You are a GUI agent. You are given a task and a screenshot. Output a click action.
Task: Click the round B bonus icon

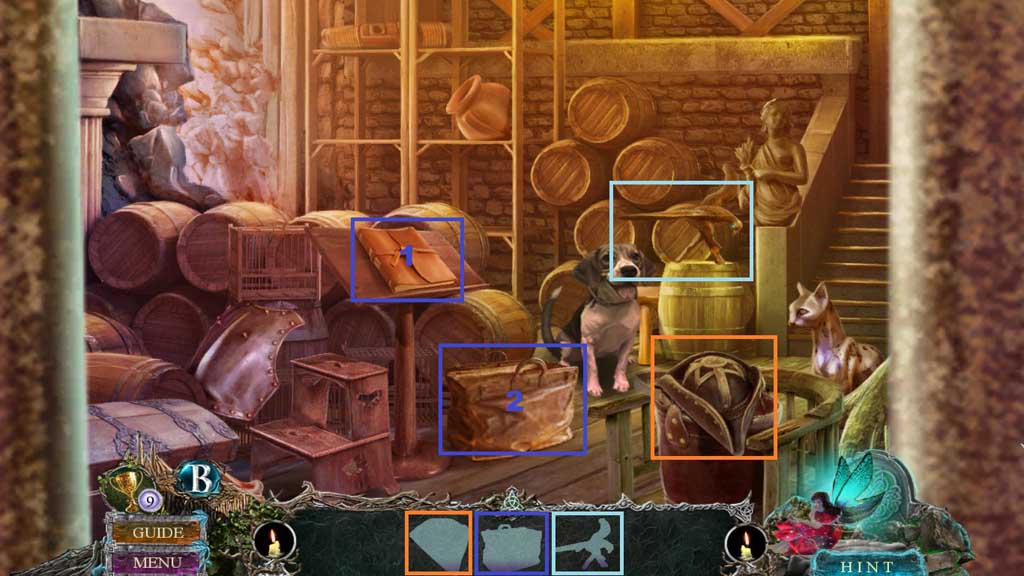(198, 479)
